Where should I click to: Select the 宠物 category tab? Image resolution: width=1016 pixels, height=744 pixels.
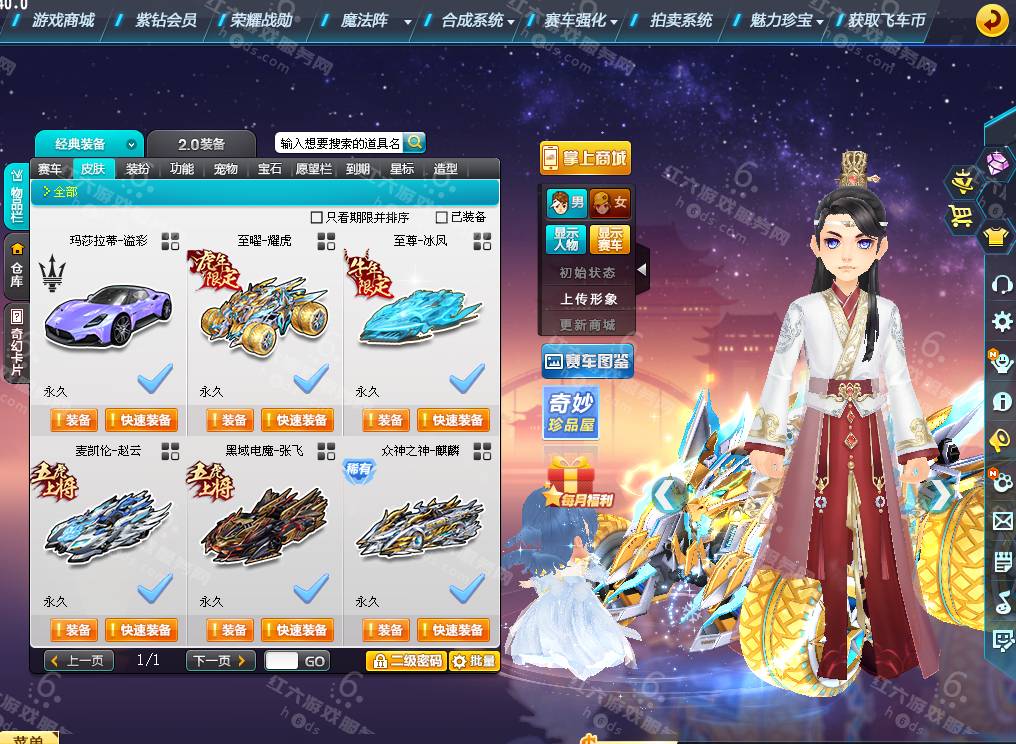coord(226,169)
